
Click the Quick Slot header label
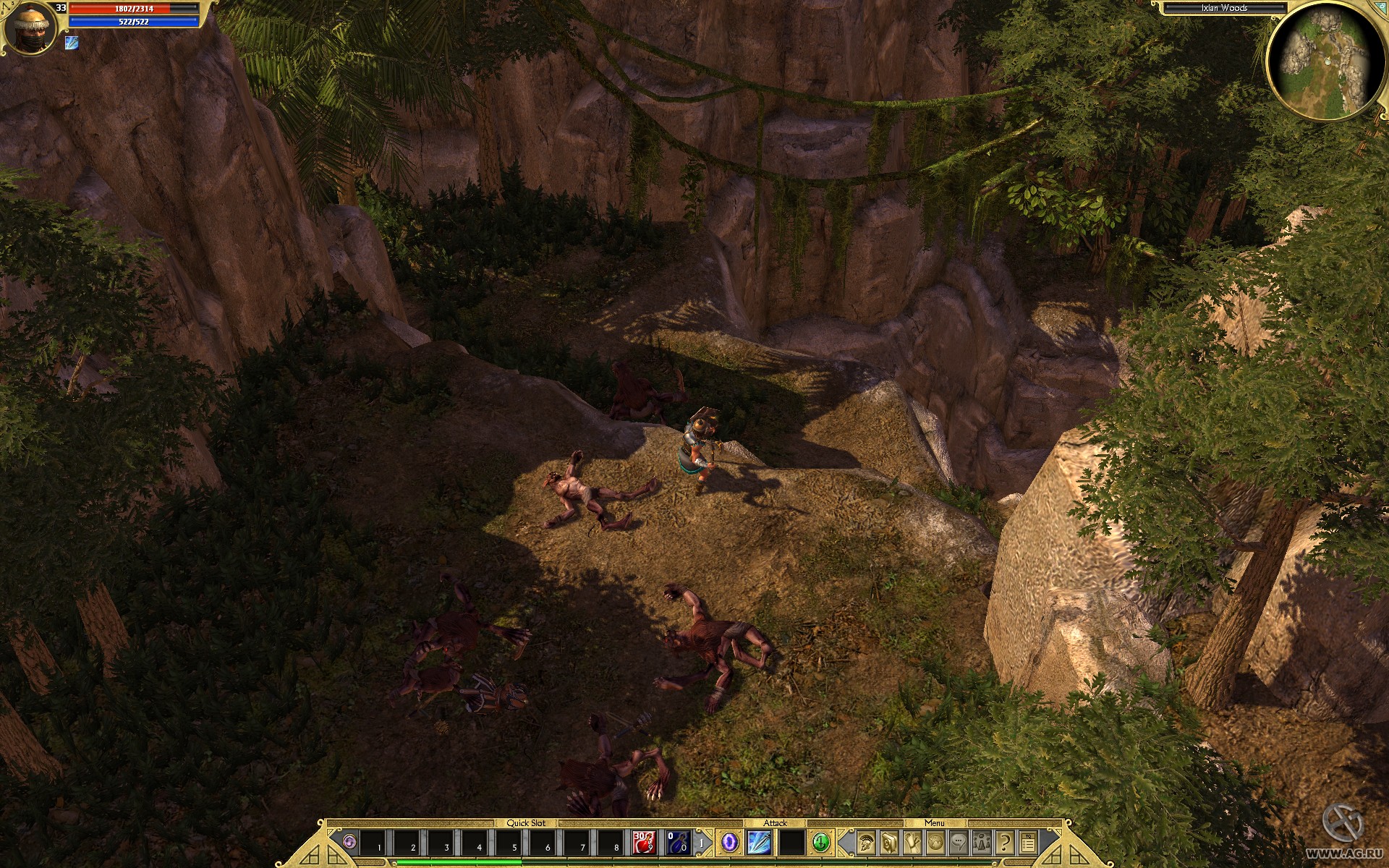[526, 824]
